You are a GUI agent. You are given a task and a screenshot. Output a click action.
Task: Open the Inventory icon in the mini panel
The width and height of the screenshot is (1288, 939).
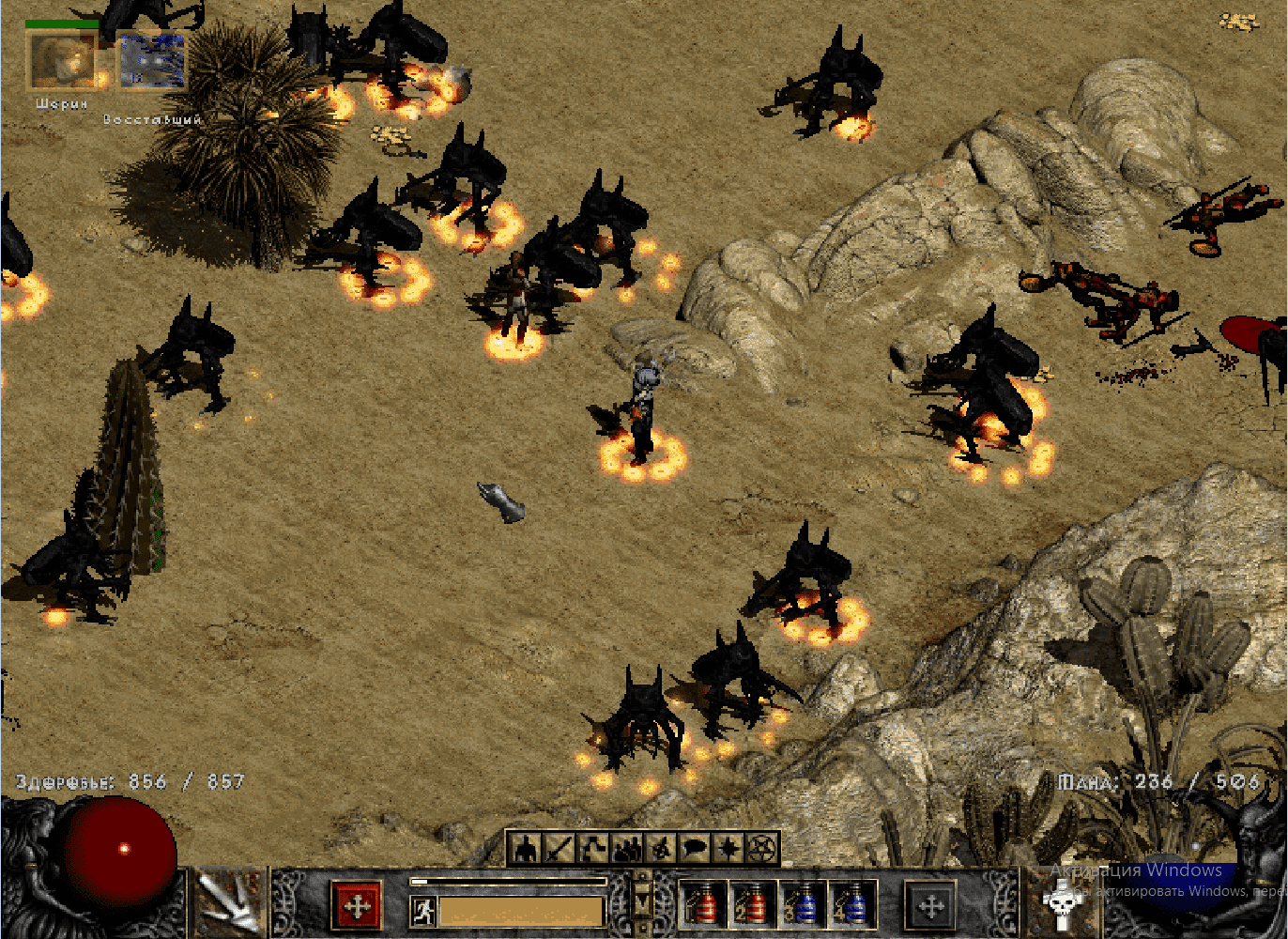pos(559,848)
